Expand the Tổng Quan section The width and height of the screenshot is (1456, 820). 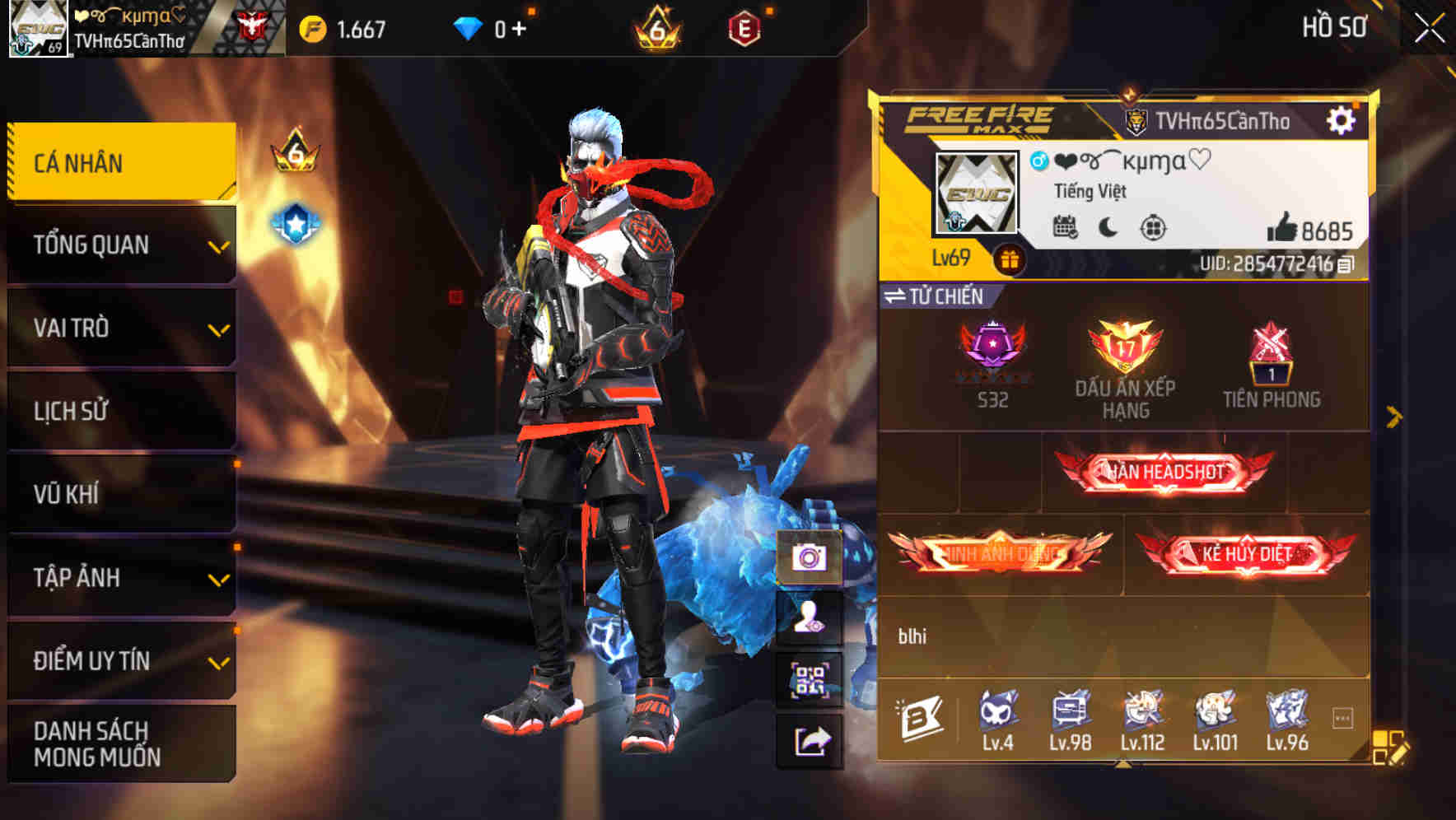(119, 245)
